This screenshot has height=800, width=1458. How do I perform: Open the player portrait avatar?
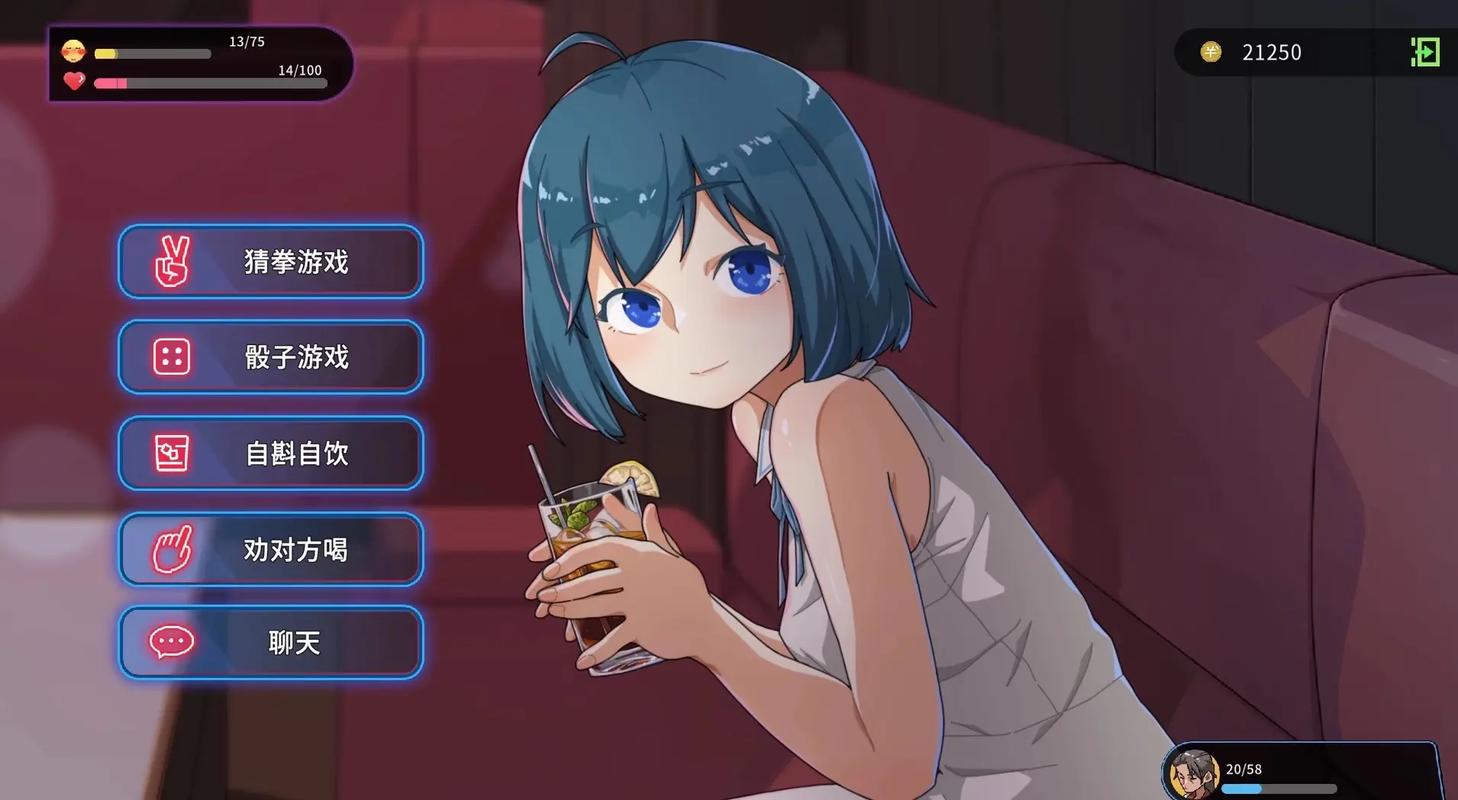coord(1193,774)
